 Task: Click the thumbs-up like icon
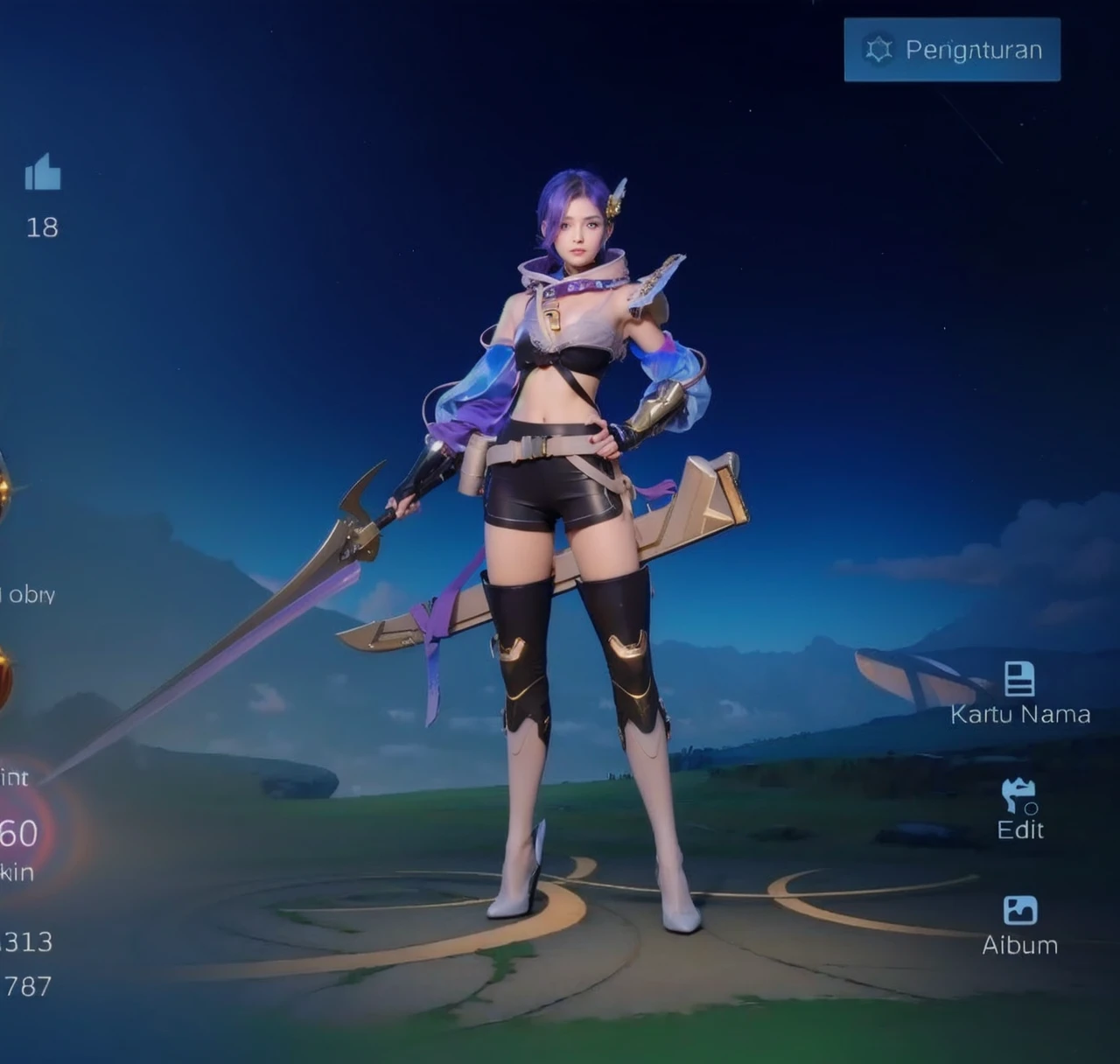[43, 172]
